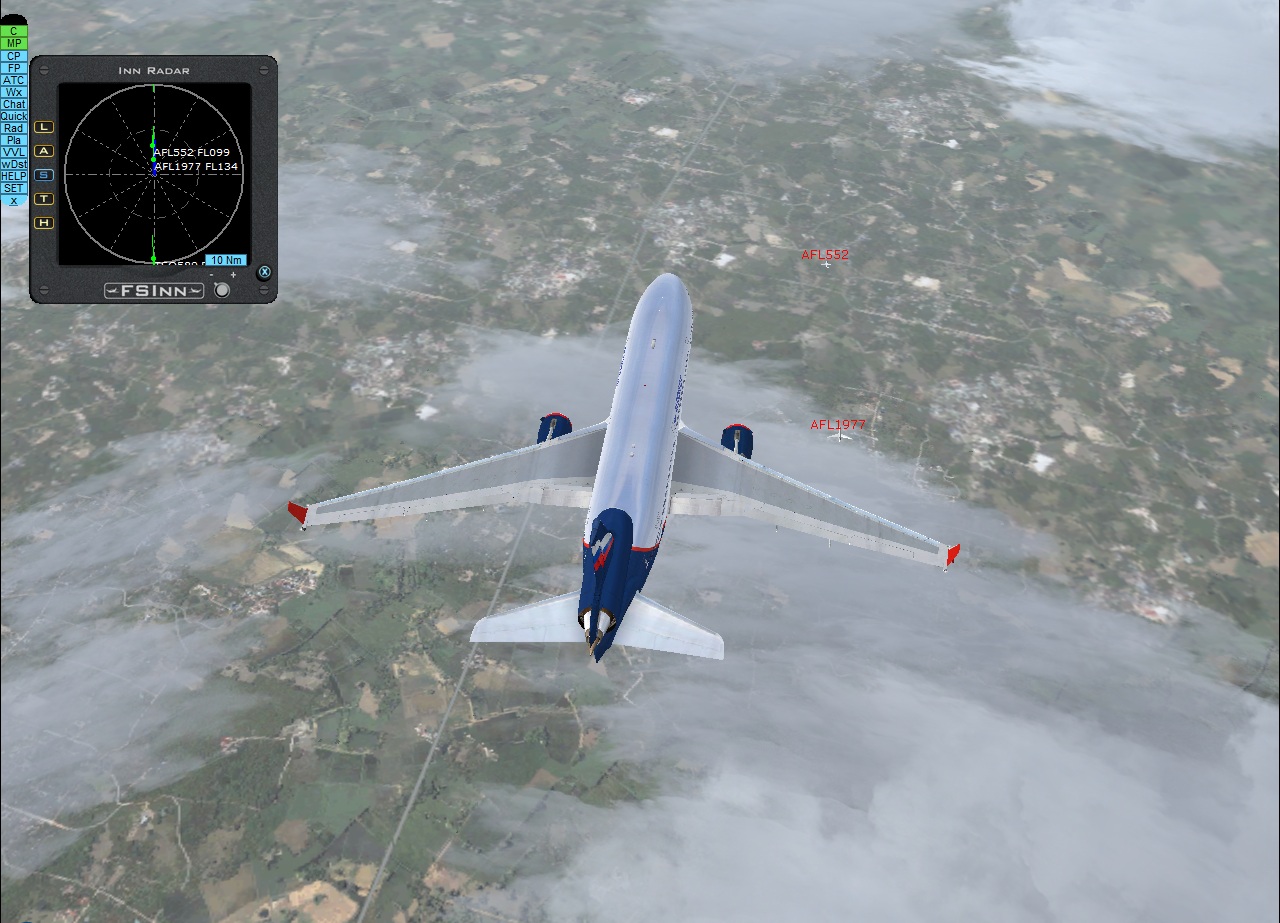Viewport: 1280px width, 923px height.
Task: Toggle the radar T mode button
Action: 44,199
